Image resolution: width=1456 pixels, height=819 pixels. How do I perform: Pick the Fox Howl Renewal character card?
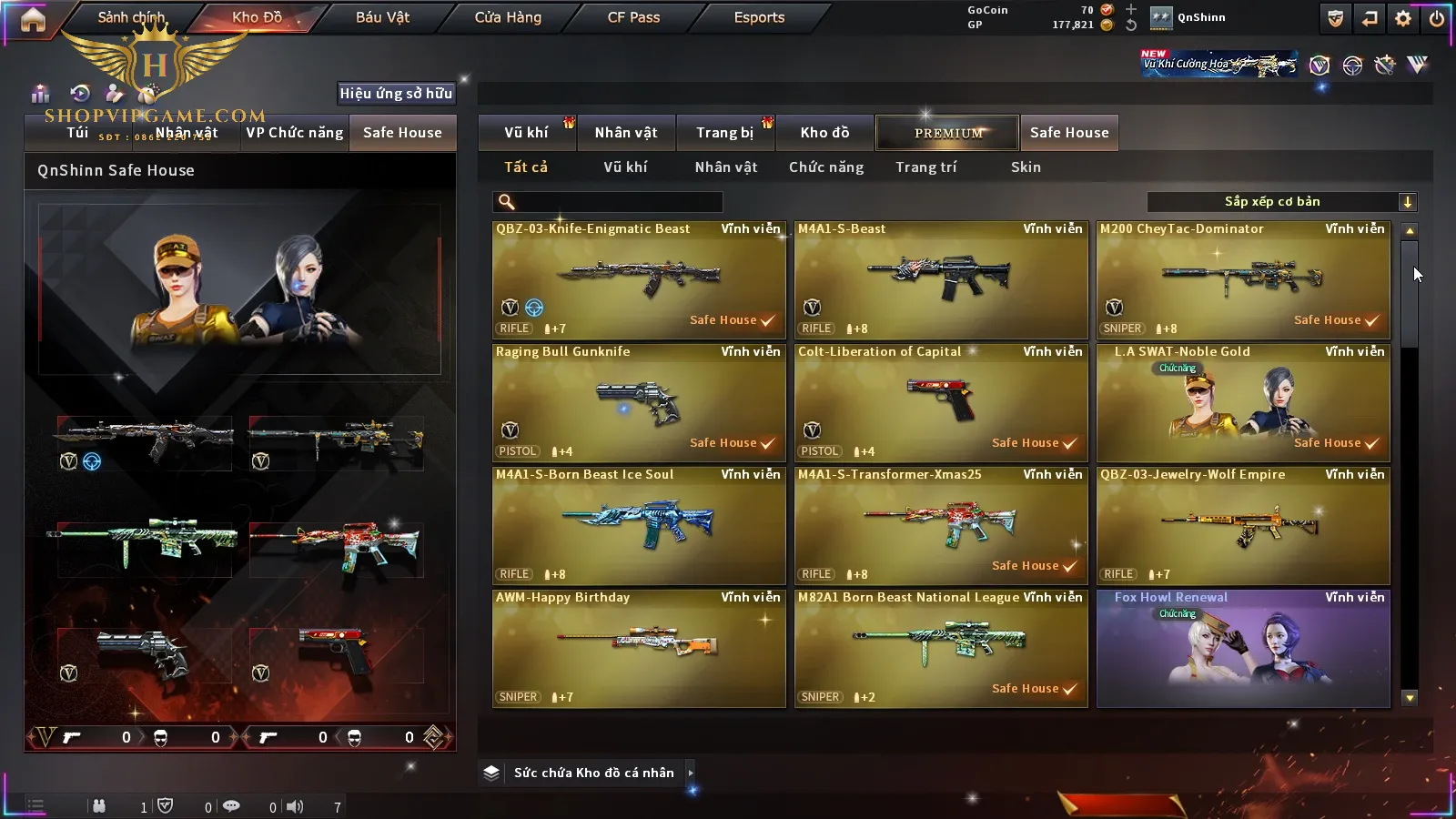1243,648
